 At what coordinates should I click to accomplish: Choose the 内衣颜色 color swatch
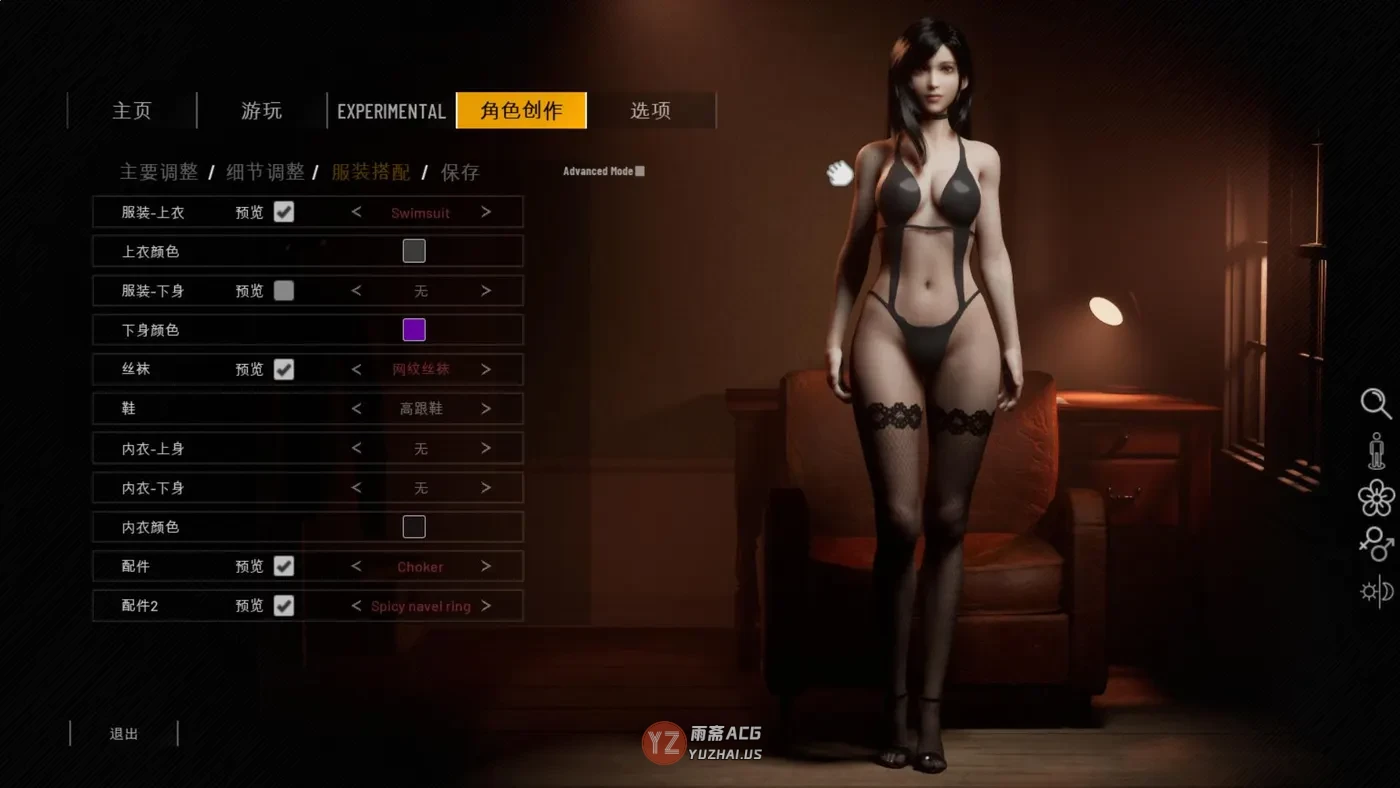pyautogui.click(x=414, y=527)
